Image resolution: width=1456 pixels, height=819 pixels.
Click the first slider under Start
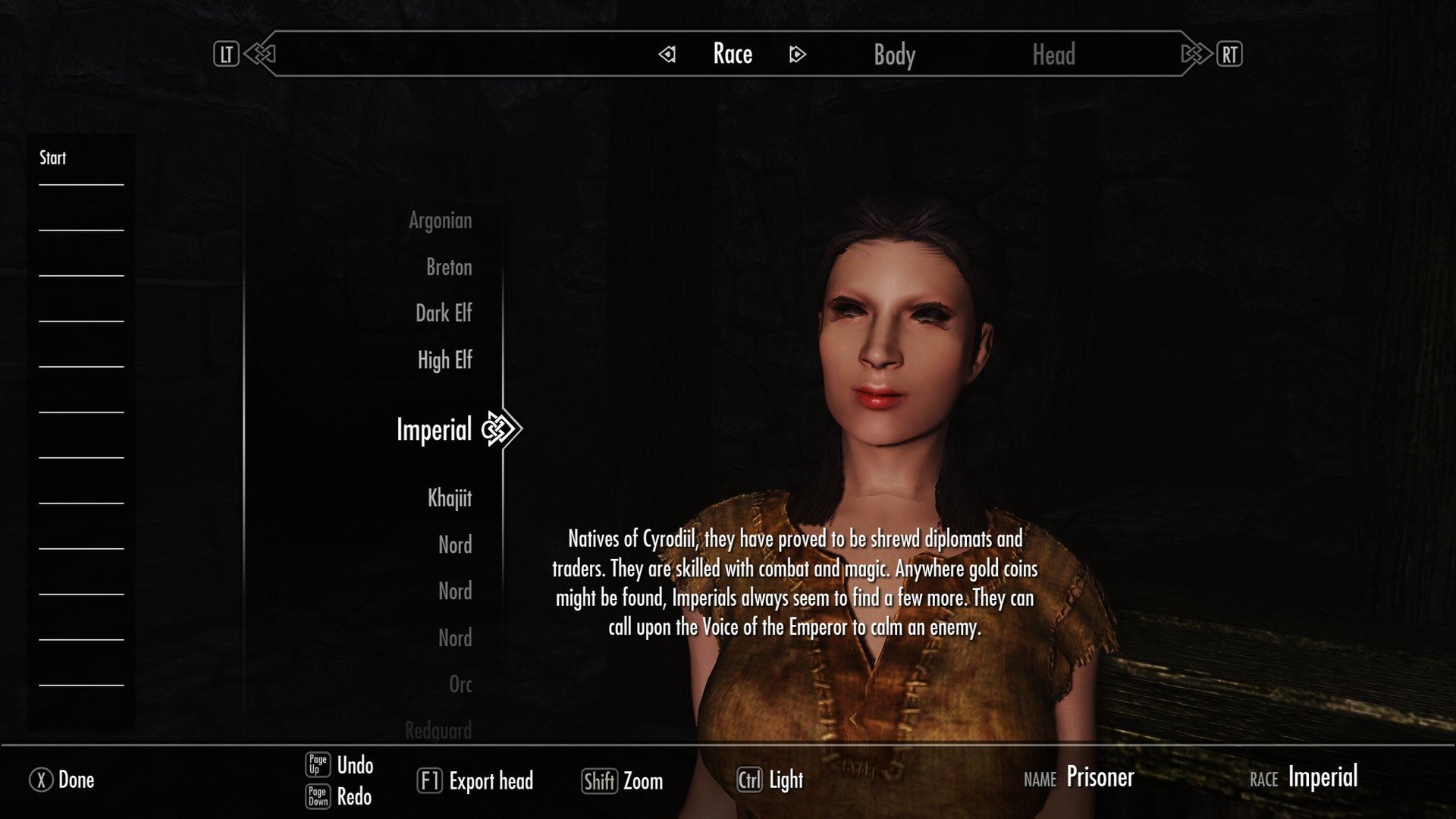pos(80,184)
